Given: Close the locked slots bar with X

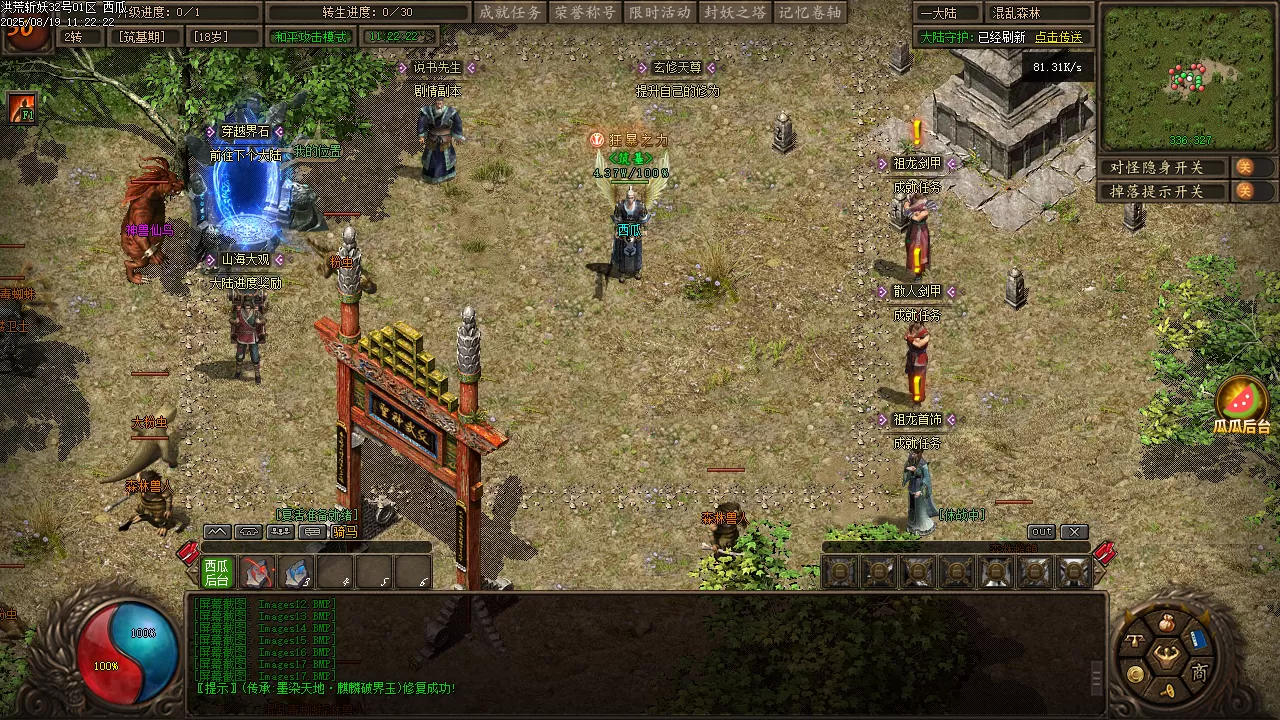Looking at the screenshot, I should click(x=1074, y=532).
